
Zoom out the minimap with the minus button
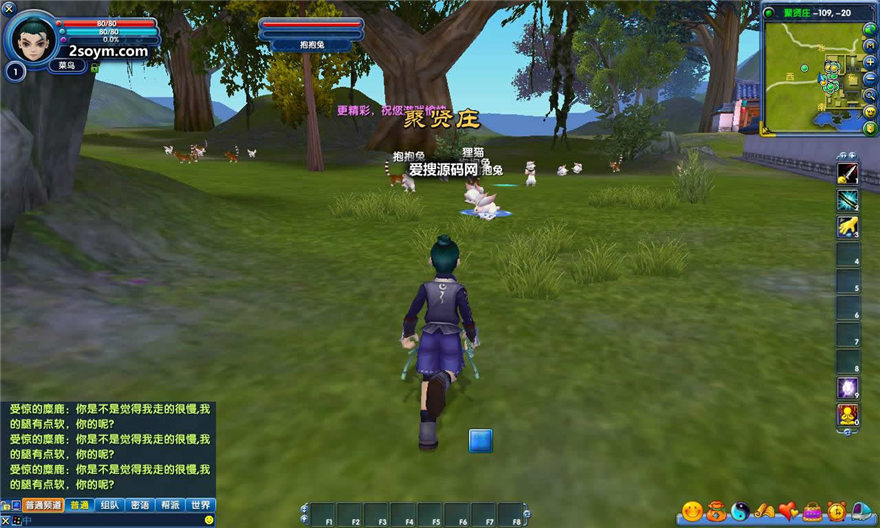coord(870,78)
